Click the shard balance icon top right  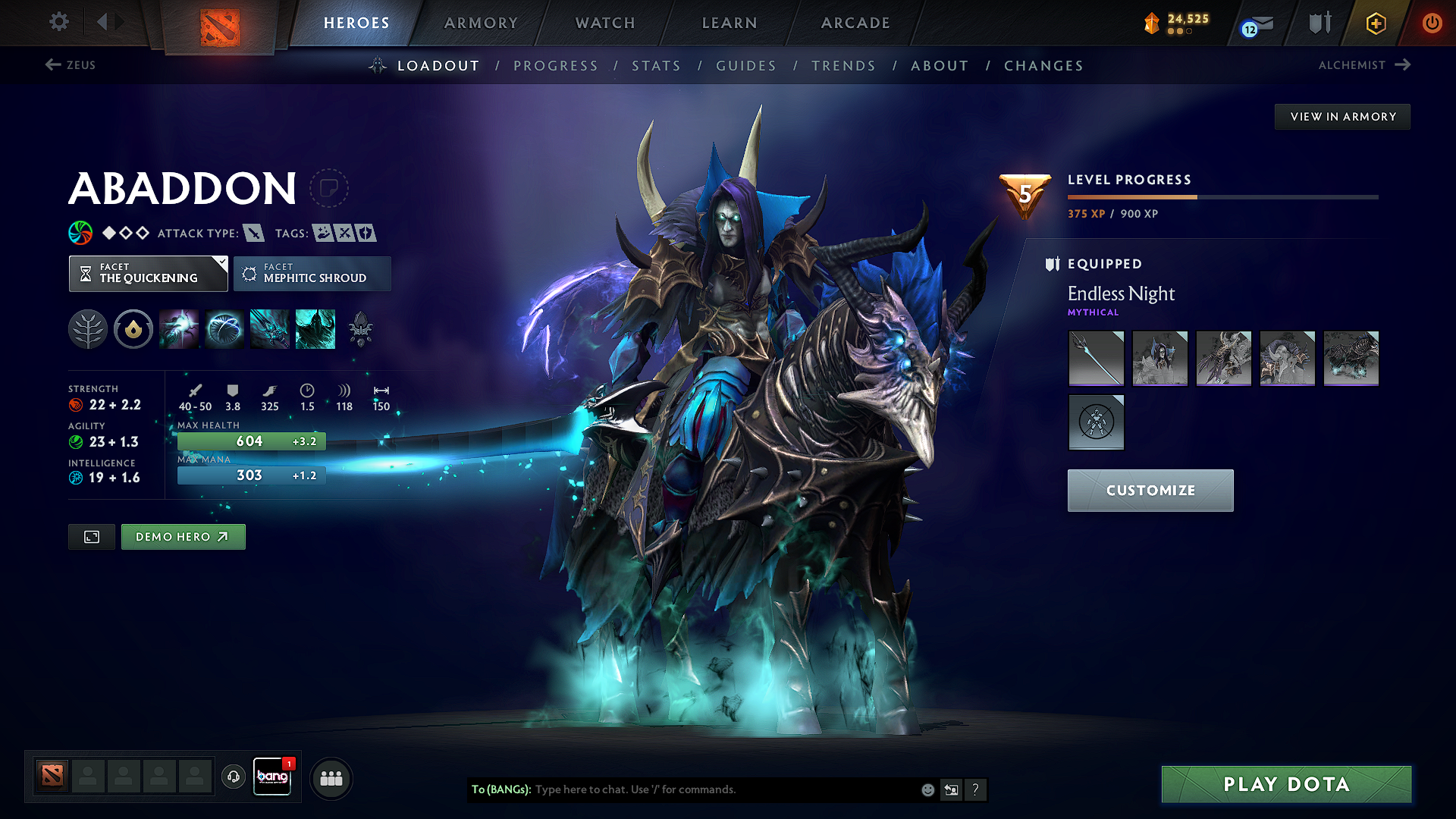coord(1151,24)
